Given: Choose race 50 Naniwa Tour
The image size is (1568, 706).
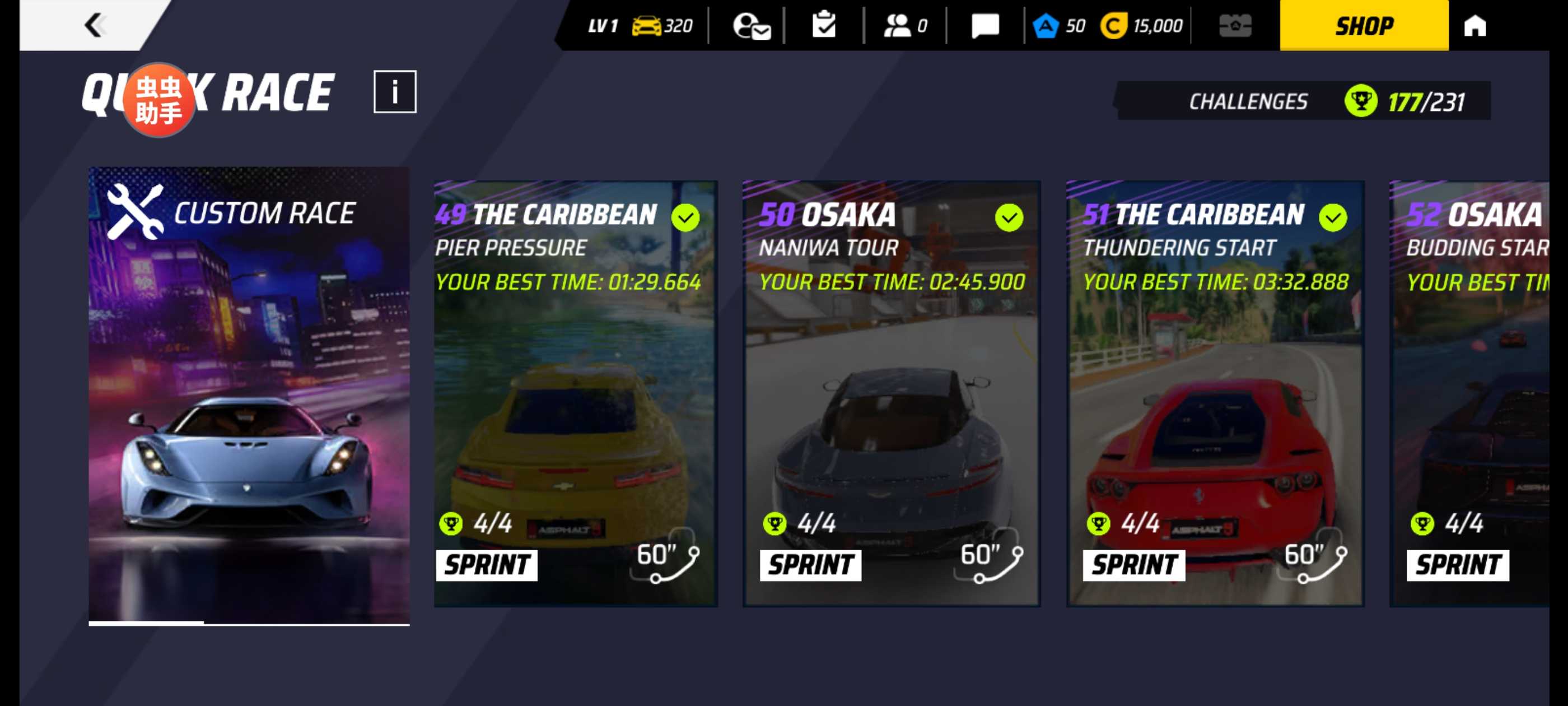Looking at the screenshot, I should pos(891,393).
